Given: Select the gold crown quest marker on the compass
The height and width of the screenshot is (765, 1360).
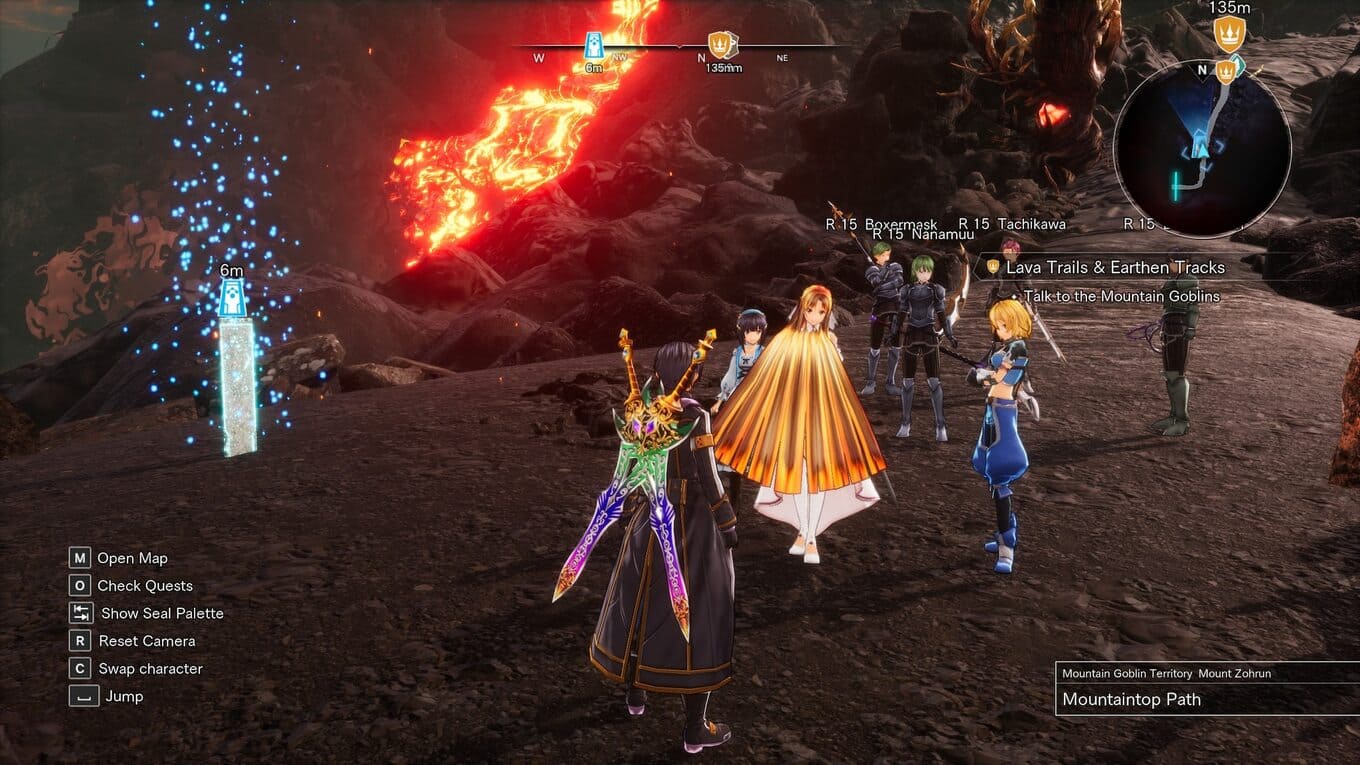Looking at the screenshot, I should coord(720,44).
